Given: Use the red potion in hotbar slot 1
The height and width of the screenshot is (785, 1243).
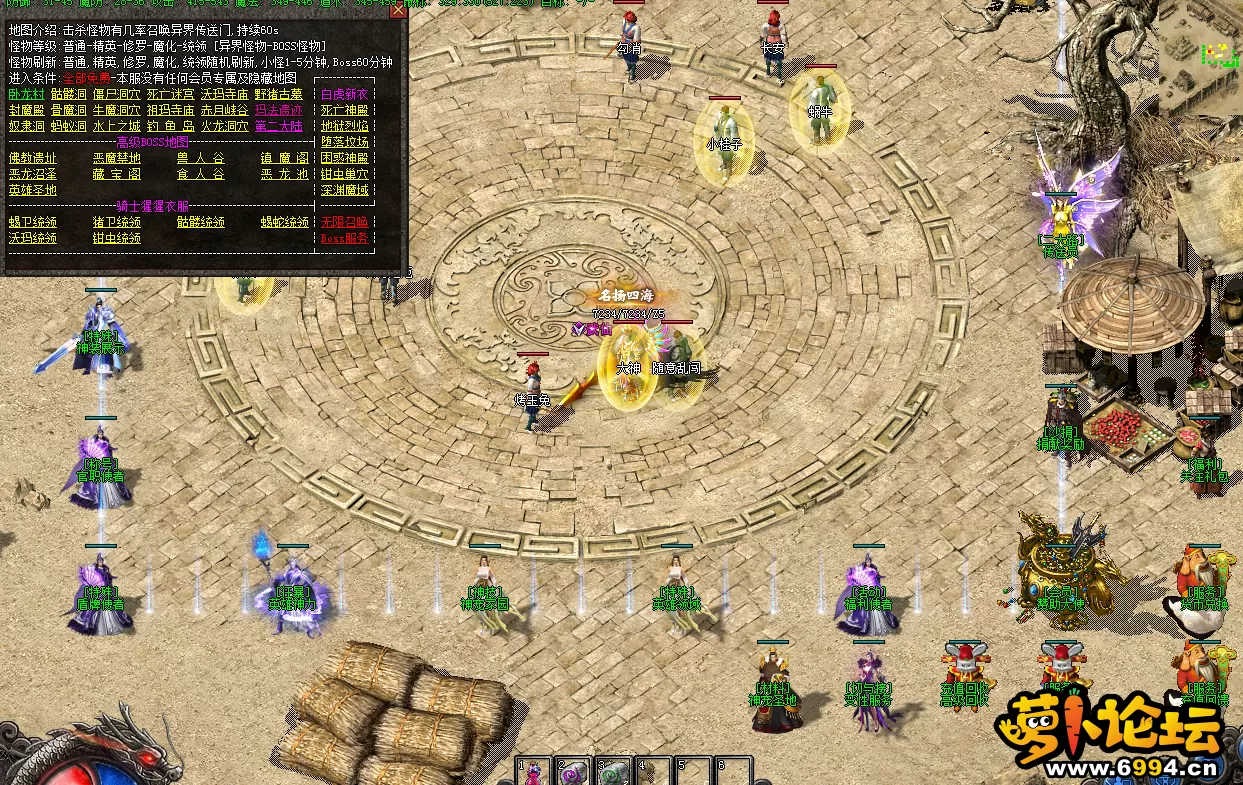Looking at the screenshot, I should click(534, 772).
